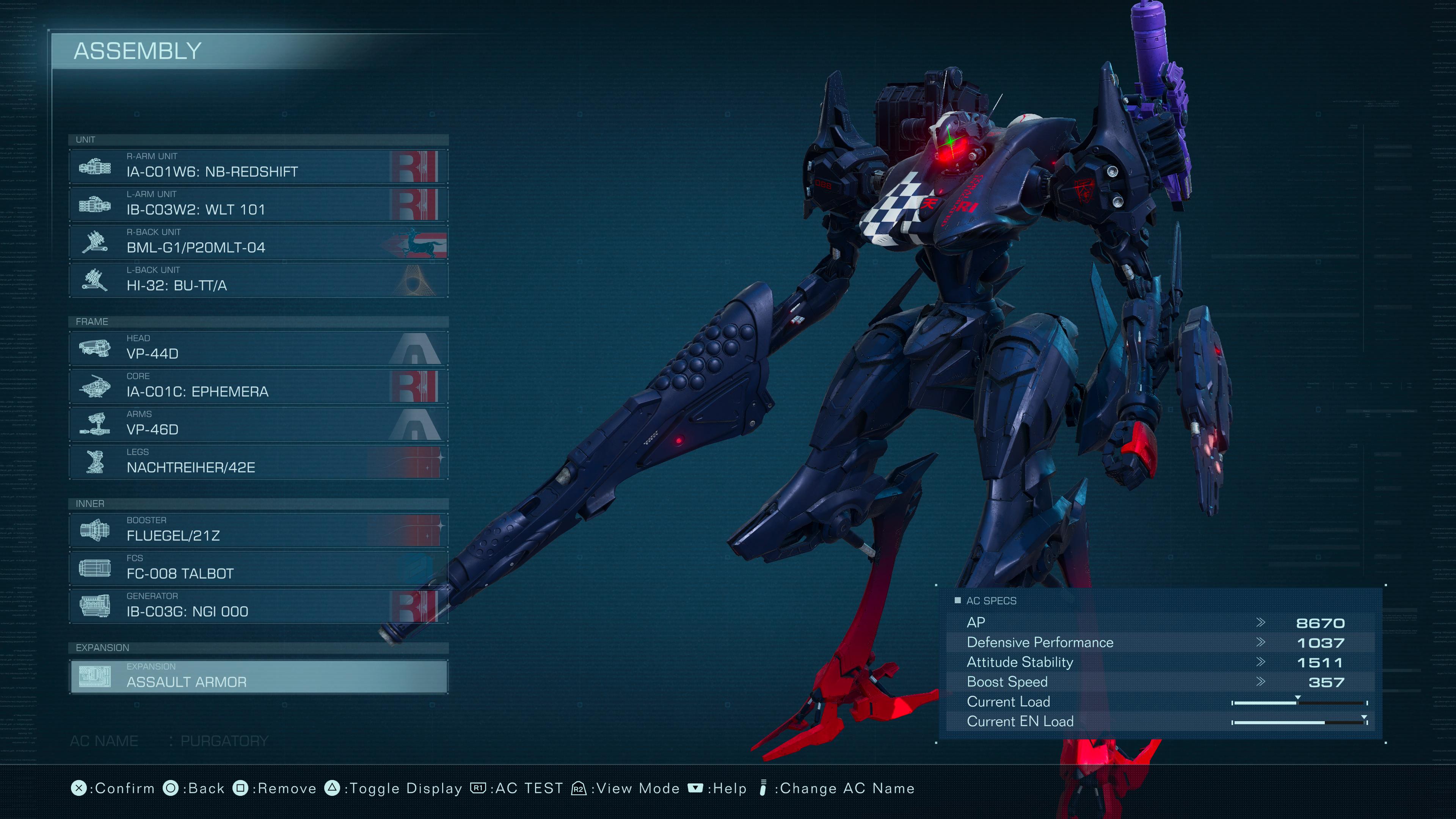The image size is (1456, 819).
Task: Select the FCS FC-008 TALBOT row
Action: (x=258, y=568)
